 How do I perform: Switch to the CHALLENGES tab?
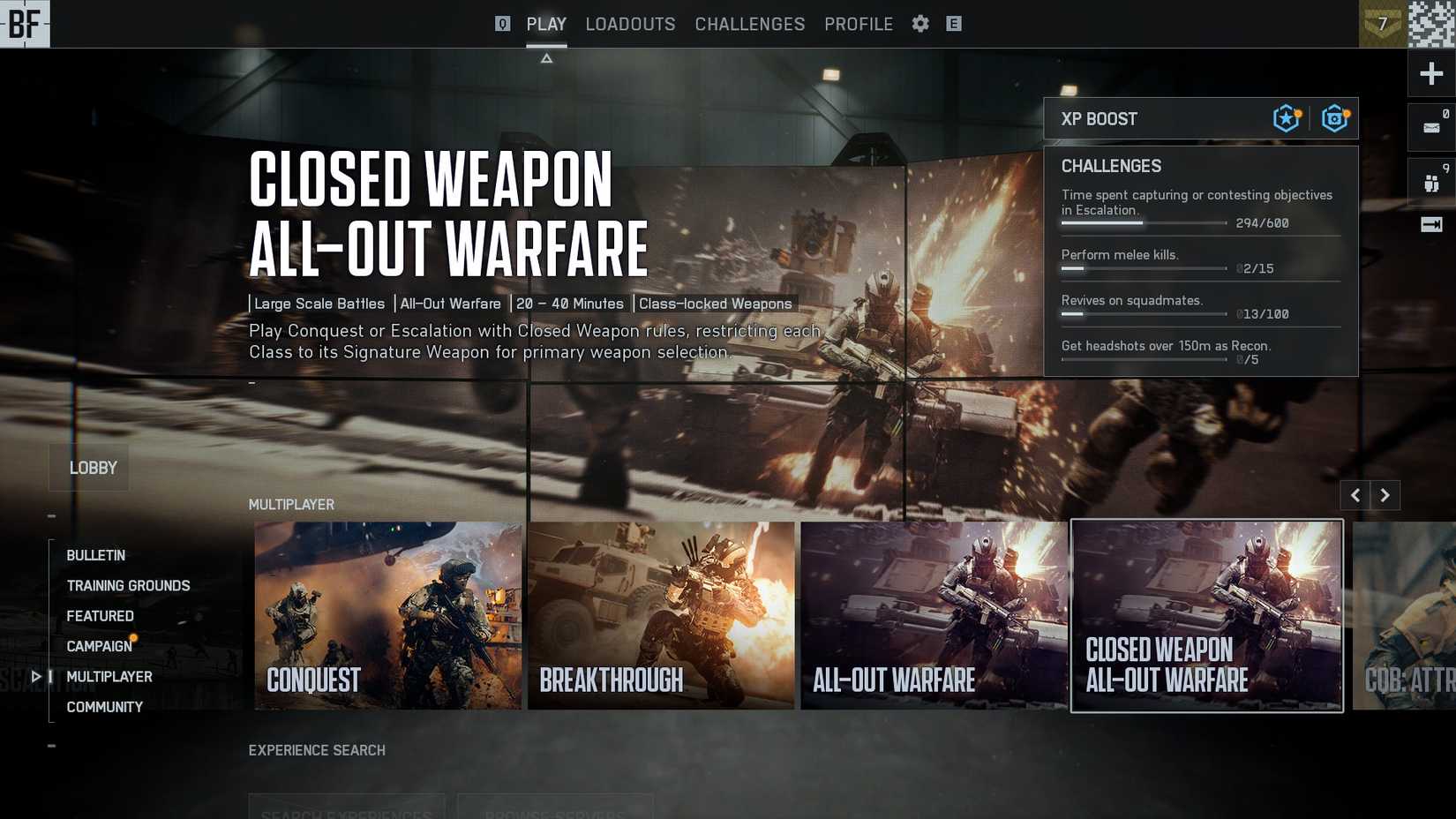749,24
